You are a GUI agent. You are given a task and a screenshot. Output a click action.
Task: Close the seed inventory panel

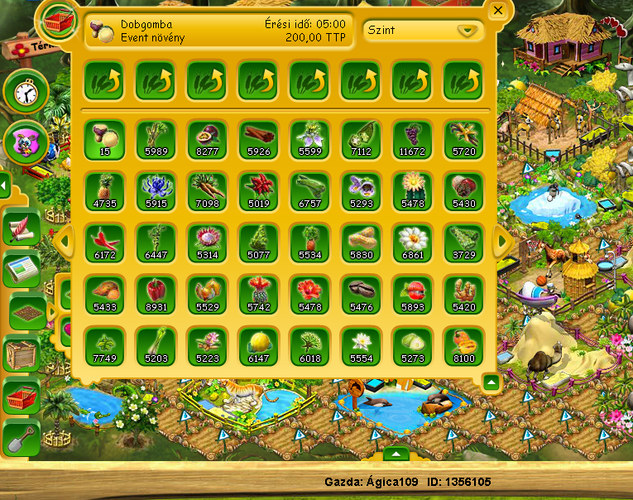pyautogui.click(x=498, y=11)
